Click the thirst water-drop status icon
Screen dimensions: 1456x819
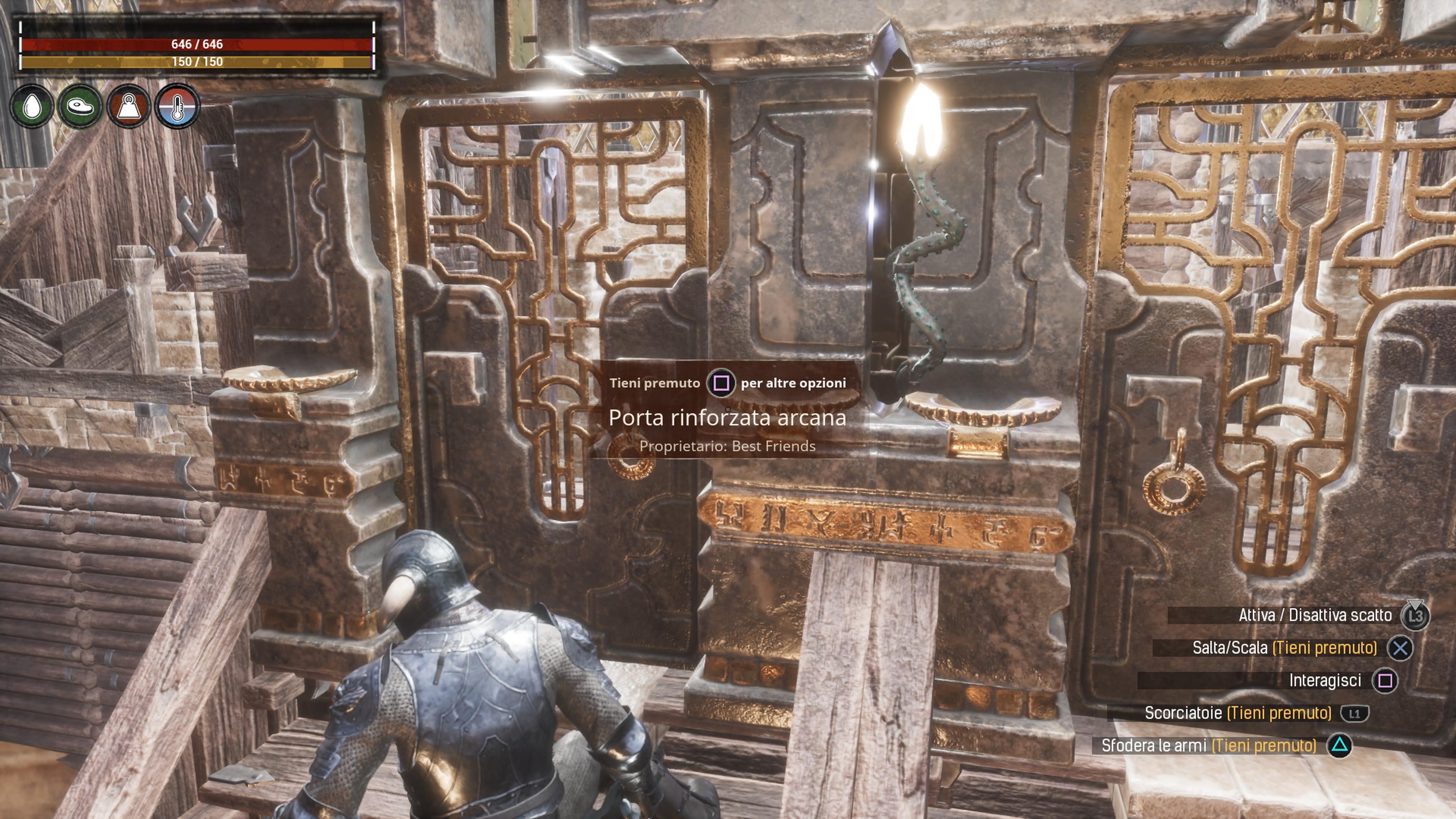click(x=32, y=106)
